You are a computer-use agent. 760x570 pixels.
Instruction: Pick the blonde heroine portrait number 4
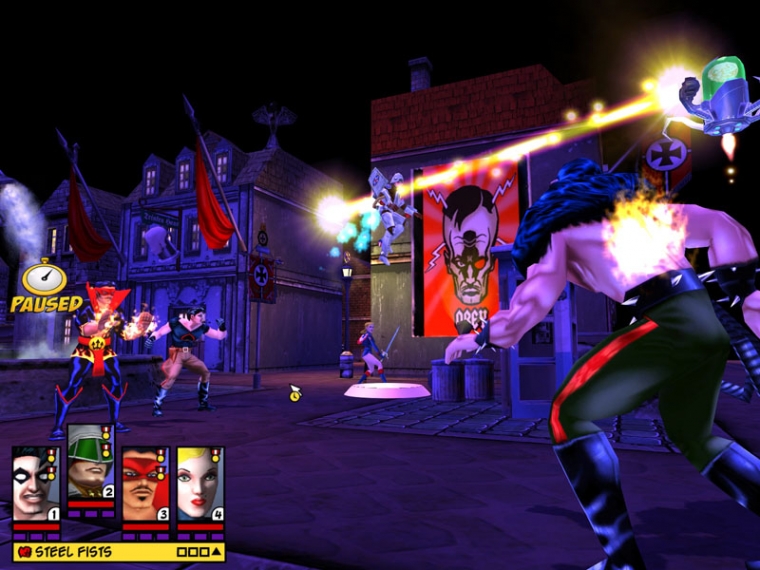point(200,485)
